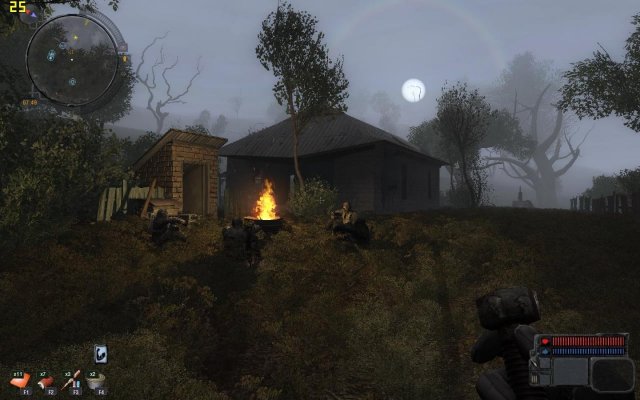
Task: Select the bandage roll in slot F4
Action: [x=97, y=381]
